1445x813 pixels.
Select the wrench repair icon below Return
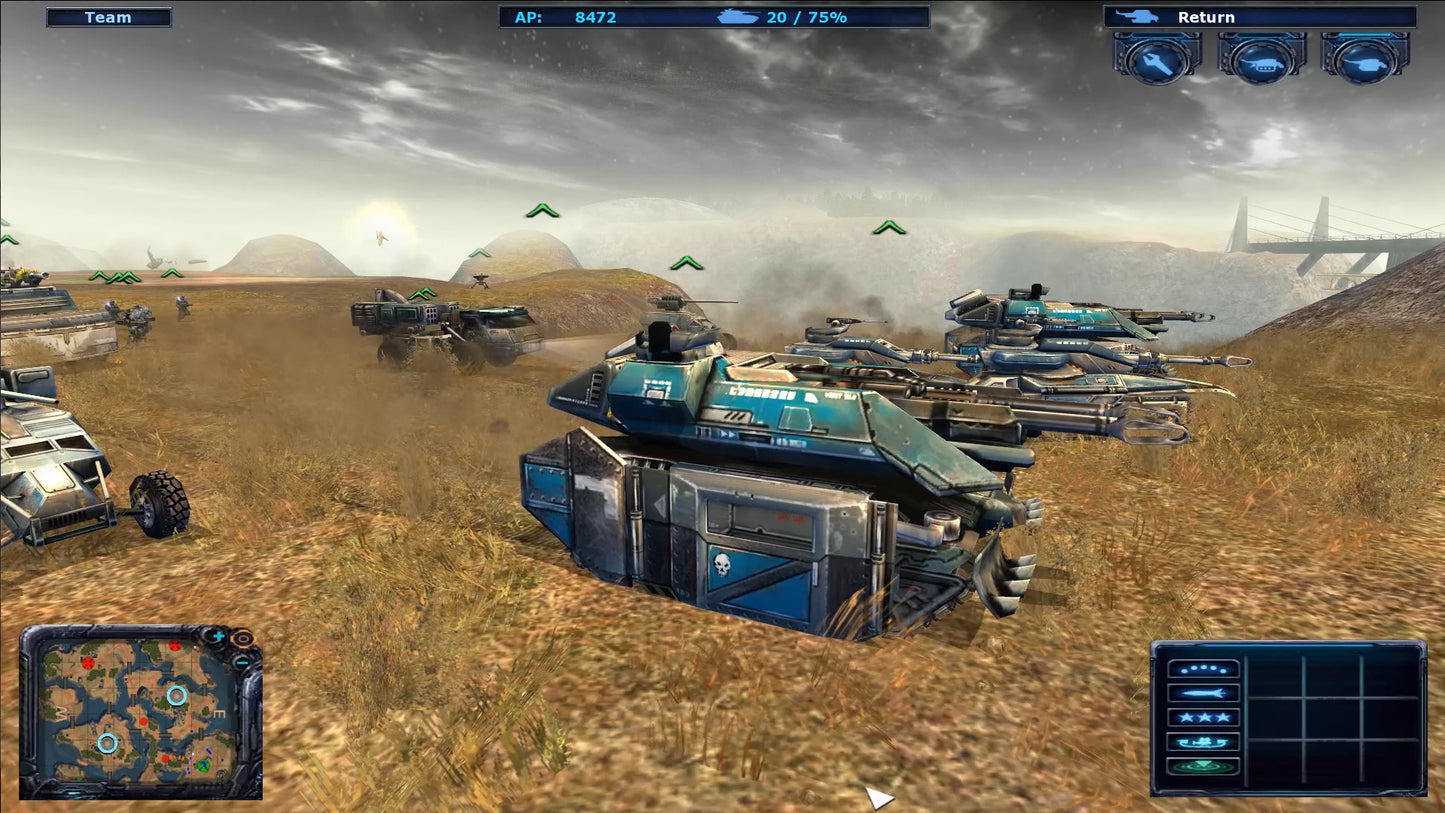tap(1157, 62)
